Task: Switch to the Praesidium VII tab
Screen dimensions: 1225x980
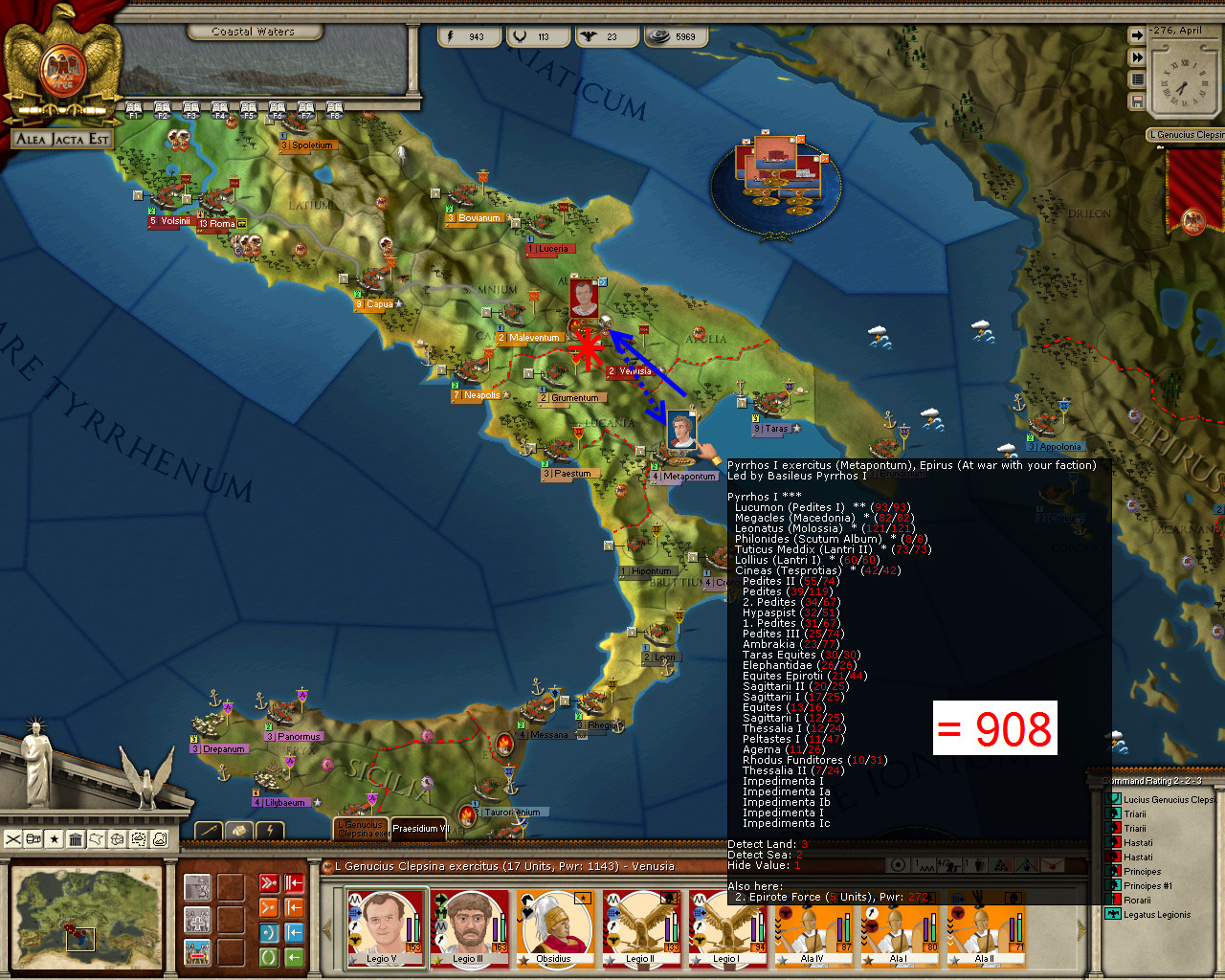Action: pos(418,828)
